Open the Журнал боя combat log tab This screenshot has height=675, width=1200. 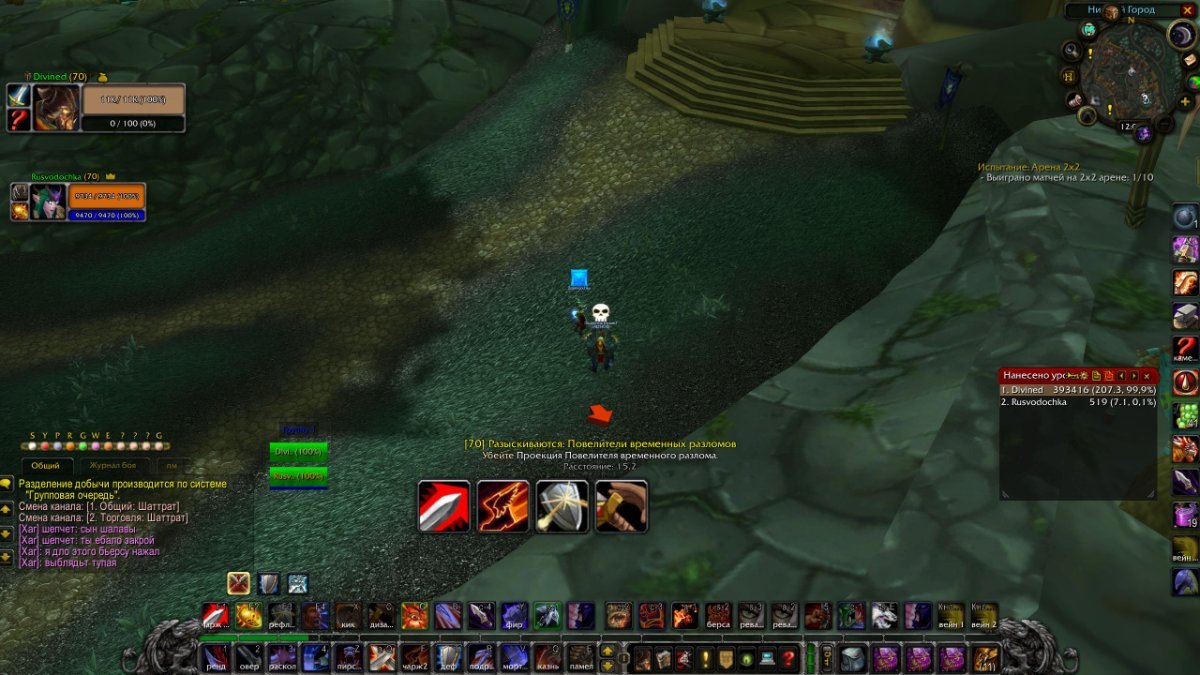coord(112,466)
